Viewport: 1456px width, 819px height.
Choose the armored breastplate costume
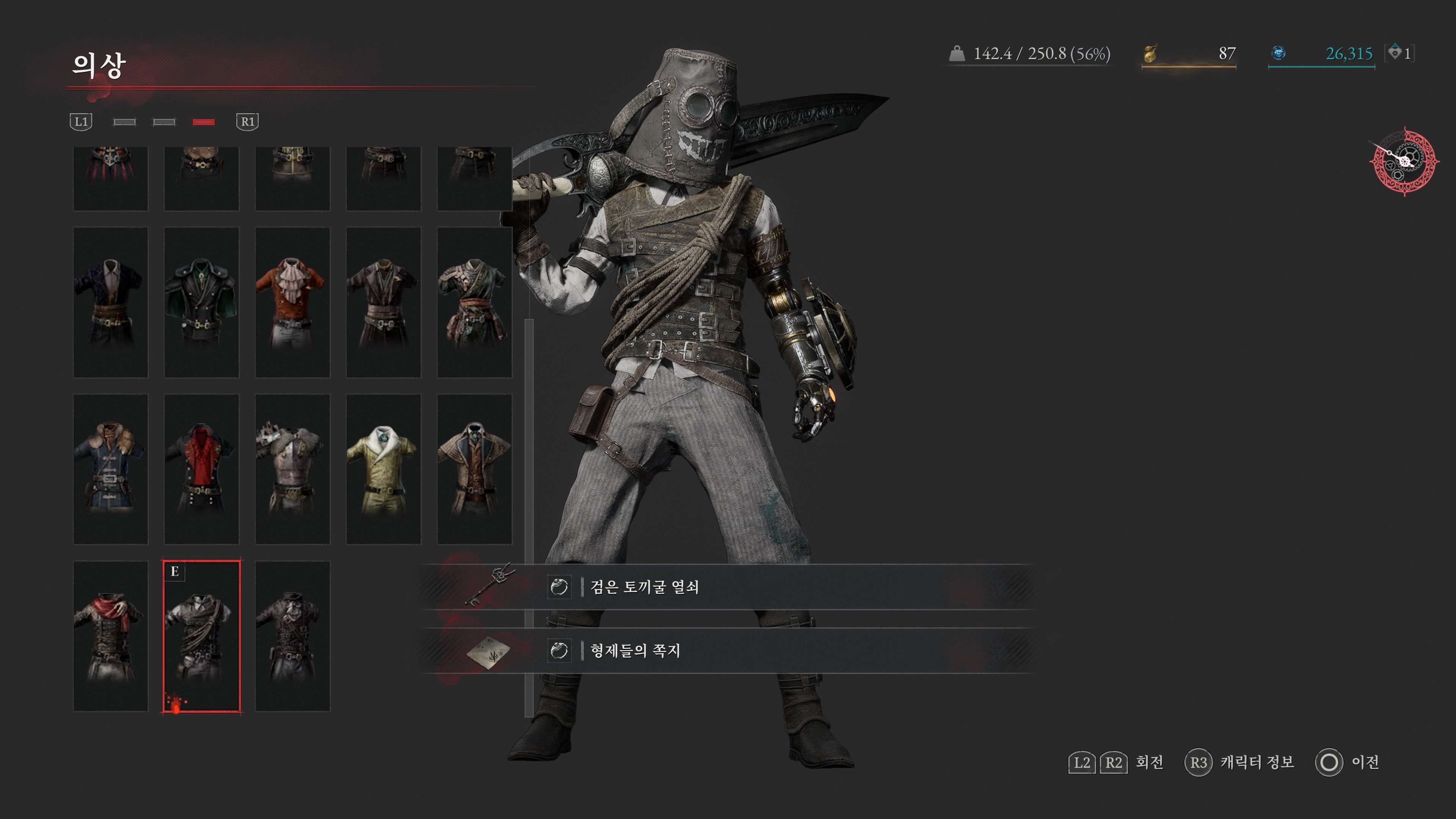click(x=292, y=469)
